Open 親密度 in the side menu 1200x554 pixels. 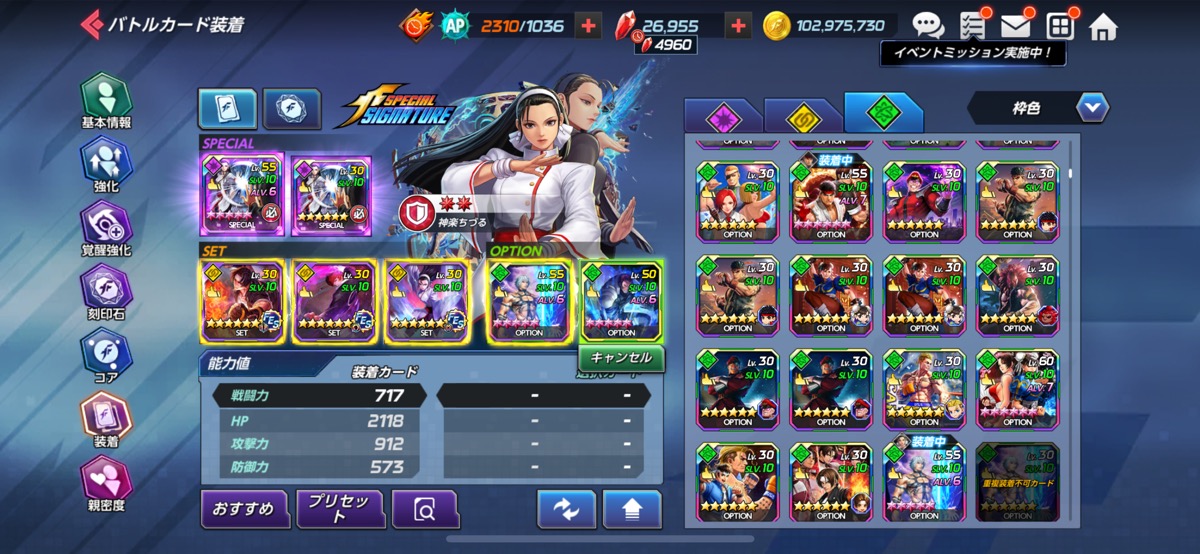click(106, 484)
